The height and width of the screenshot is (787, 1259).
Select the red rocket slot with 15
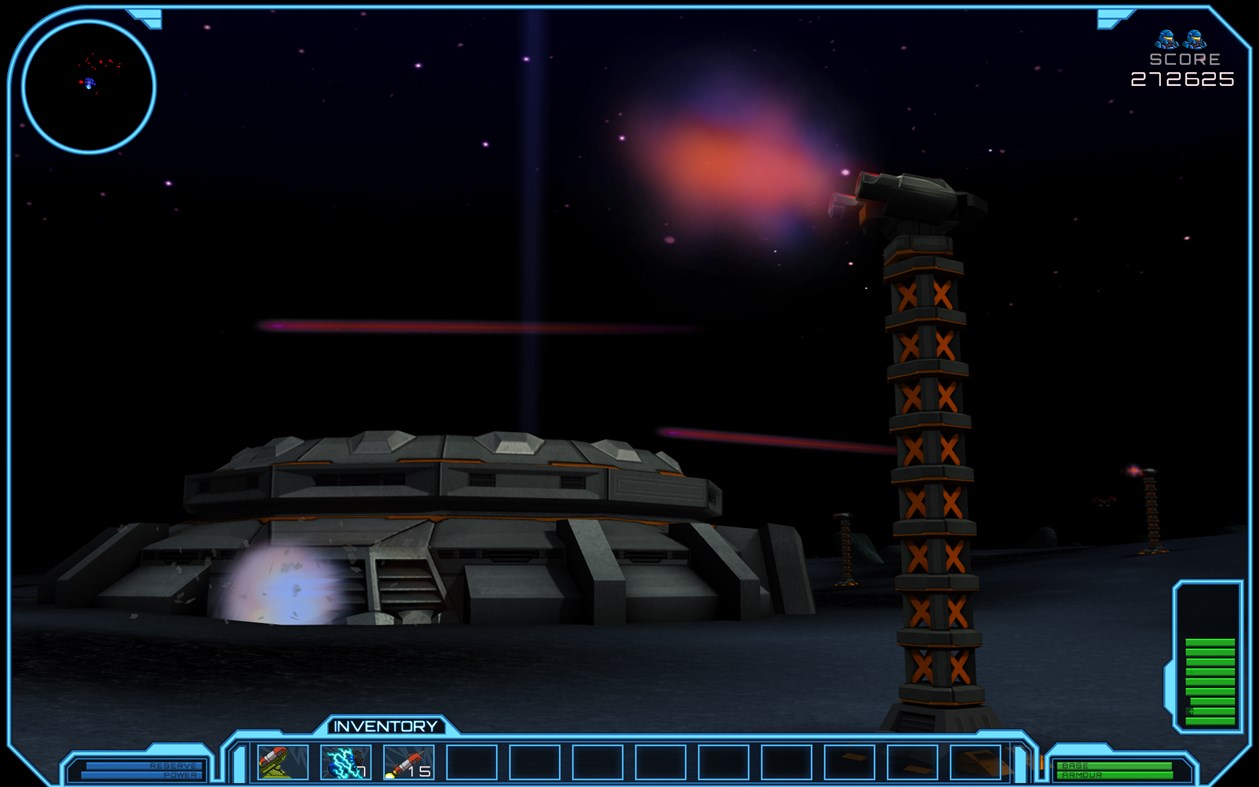tap(408, 762)
